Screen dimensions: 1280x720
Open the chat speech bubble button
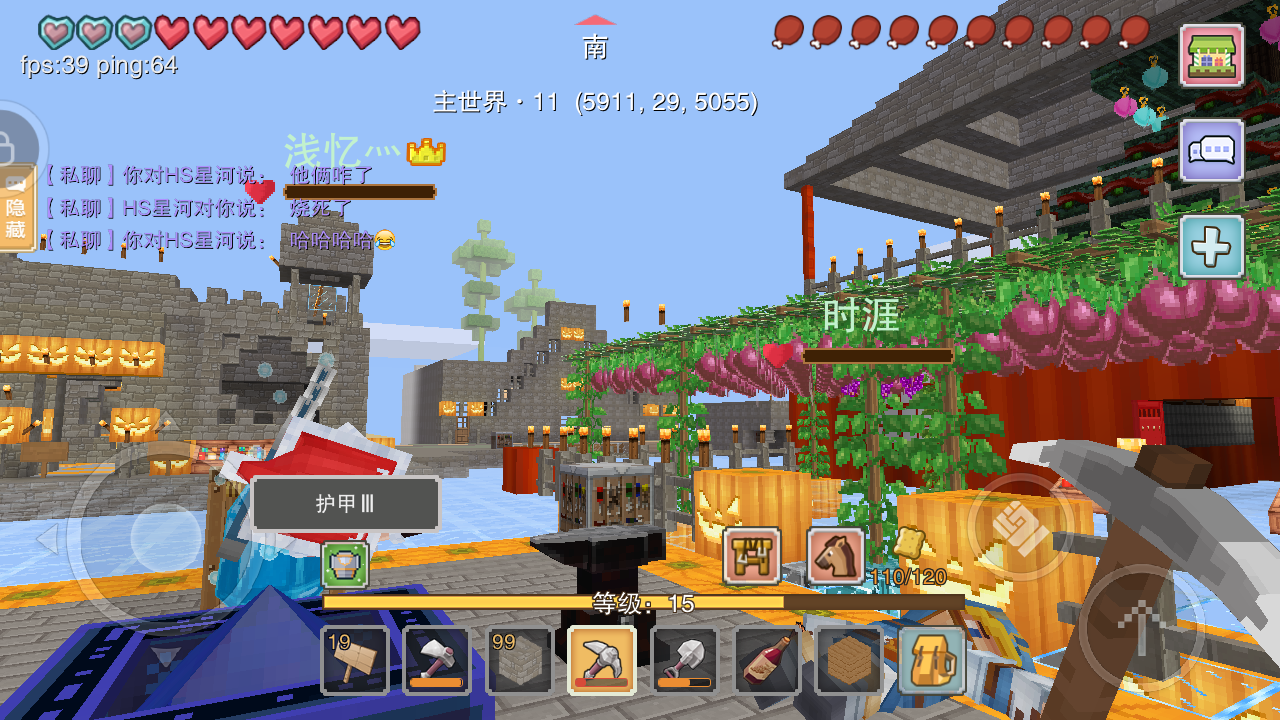click(x=1212, y=151)
